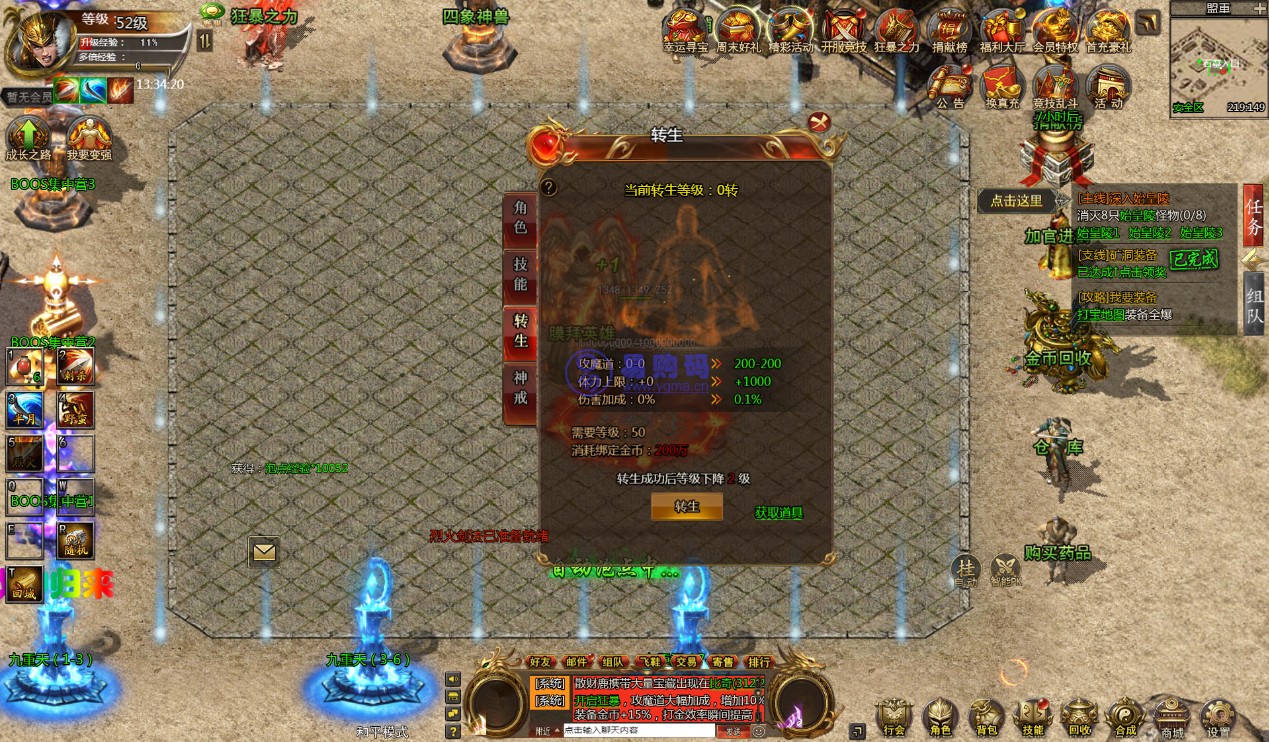Open the 商城 shop
The image size is (1269, 742).
1172,718
